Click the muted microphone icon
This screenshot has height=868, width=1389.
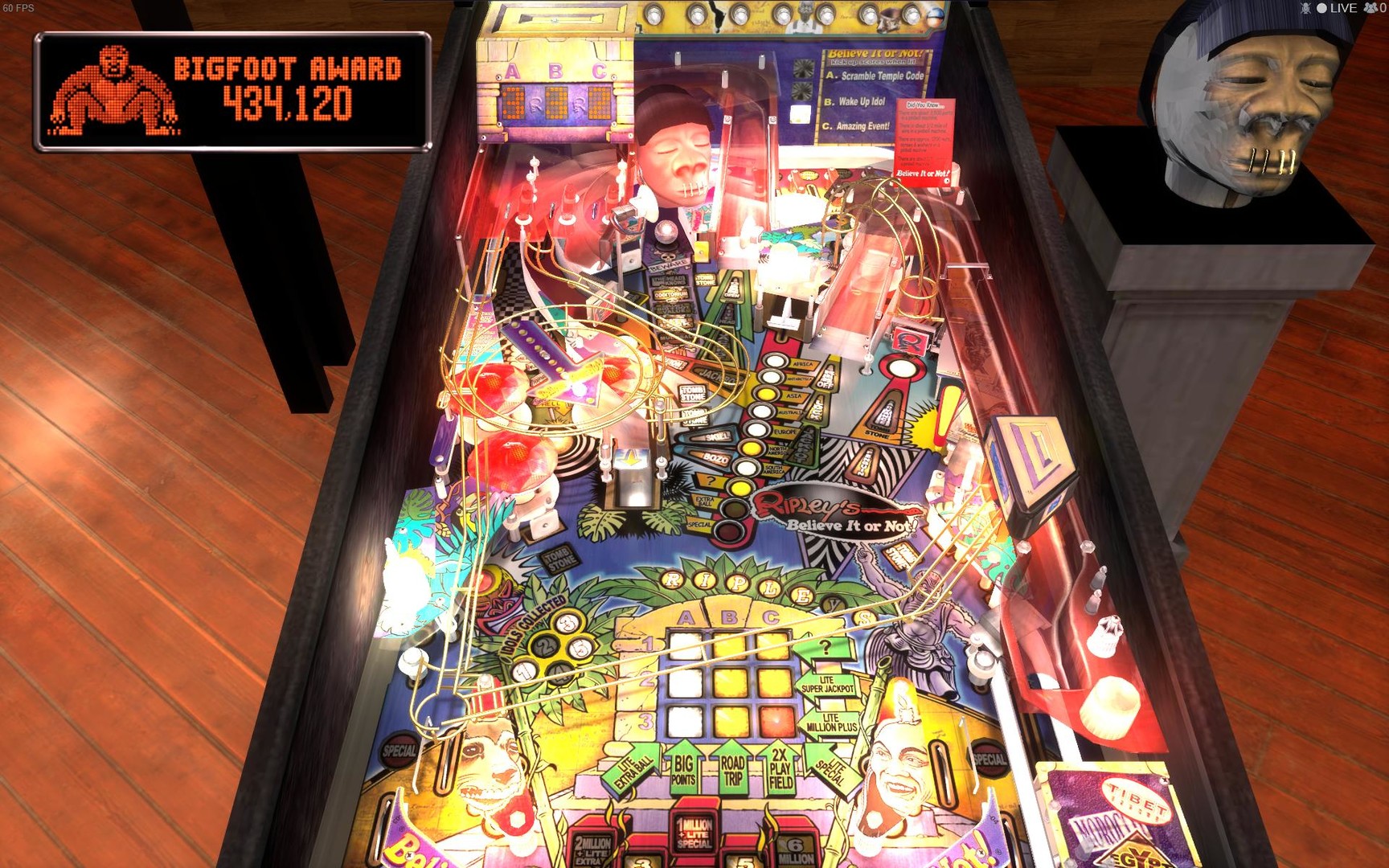[x=1306, y=8]
